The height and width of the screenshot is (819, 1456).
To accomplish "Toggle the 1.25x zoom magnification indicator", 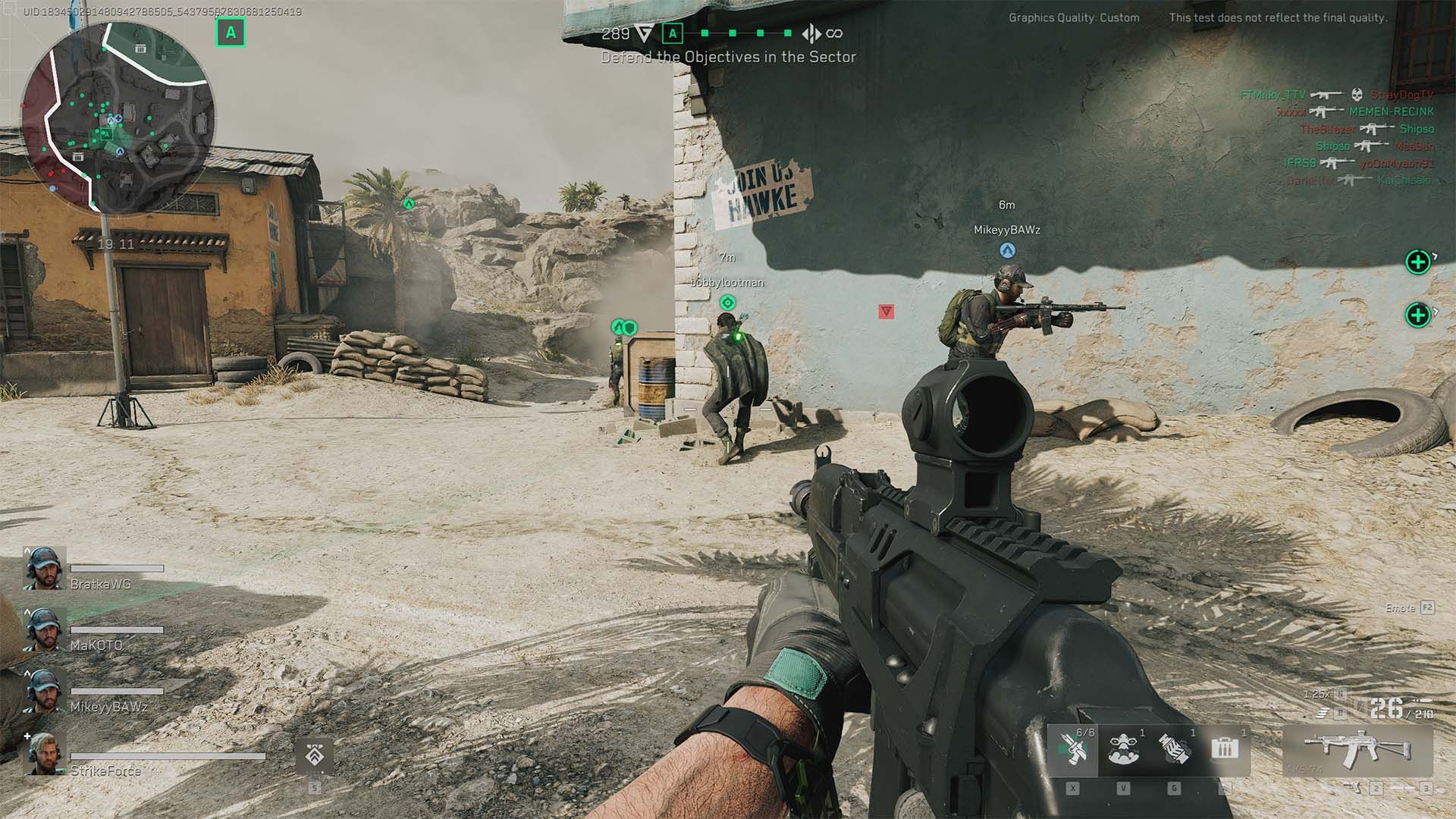I will point(1315,694).
